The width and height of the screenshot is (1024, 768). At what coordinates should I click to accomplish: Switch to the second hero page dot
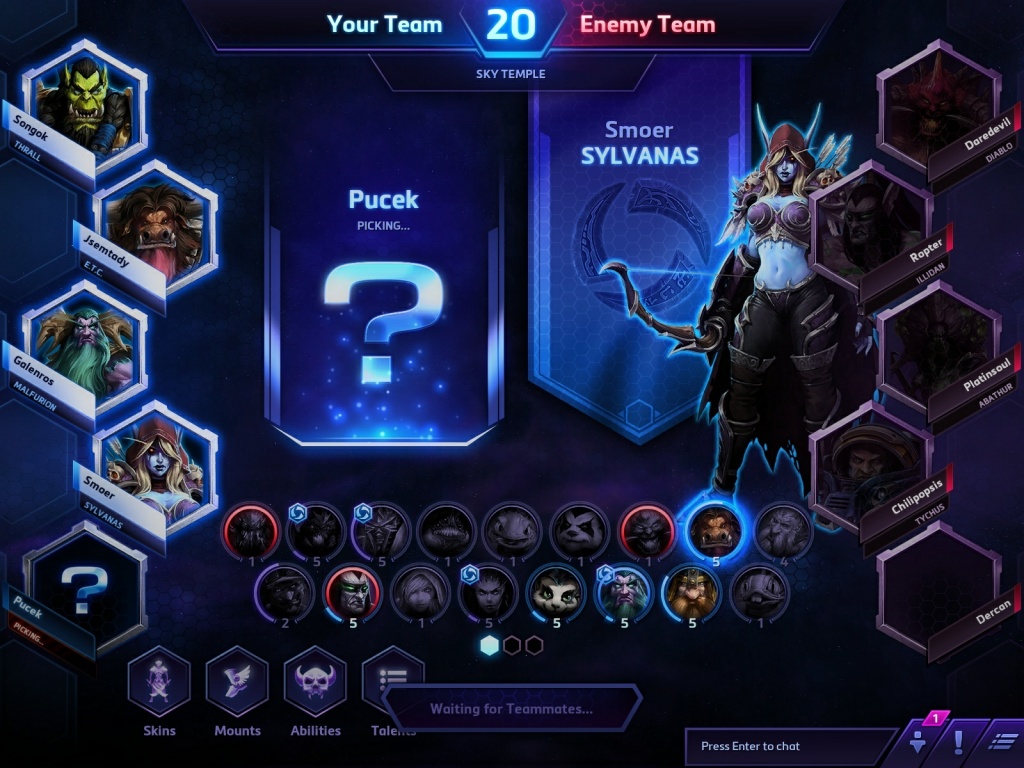pyautogui.click(x=512, y=645)
